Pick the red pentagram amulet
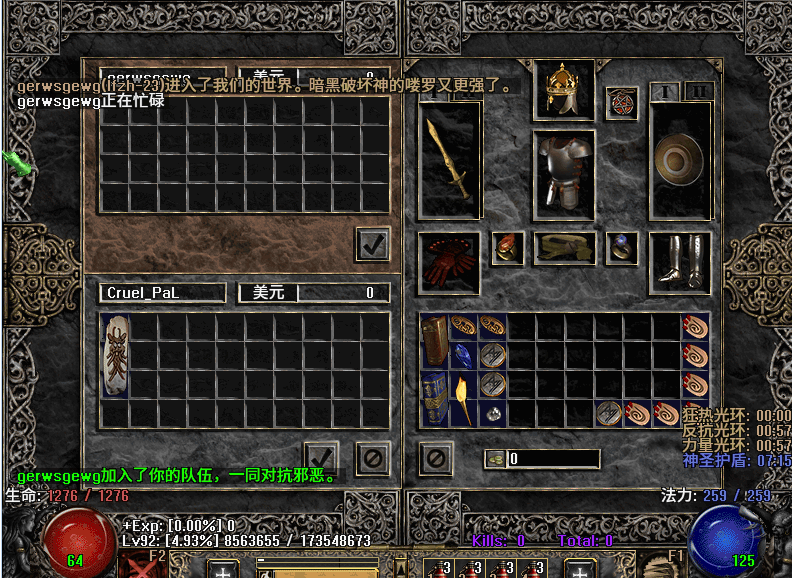 (621, 102)
